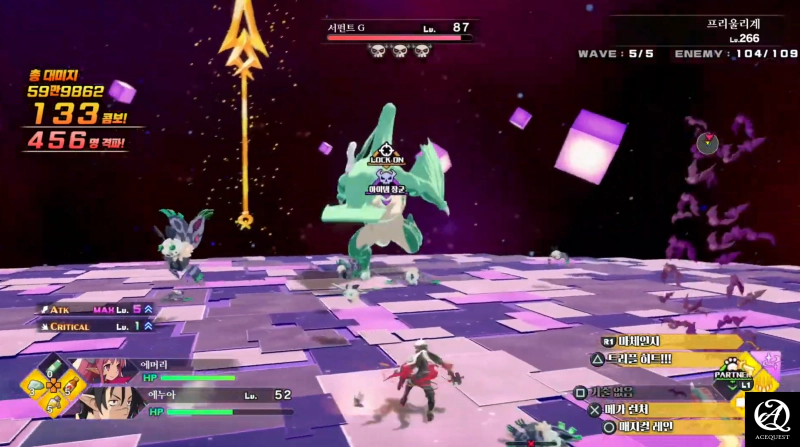Click the CRITICAL buff level row
This screenshot has height=447, width=800.
click(97, 326)
